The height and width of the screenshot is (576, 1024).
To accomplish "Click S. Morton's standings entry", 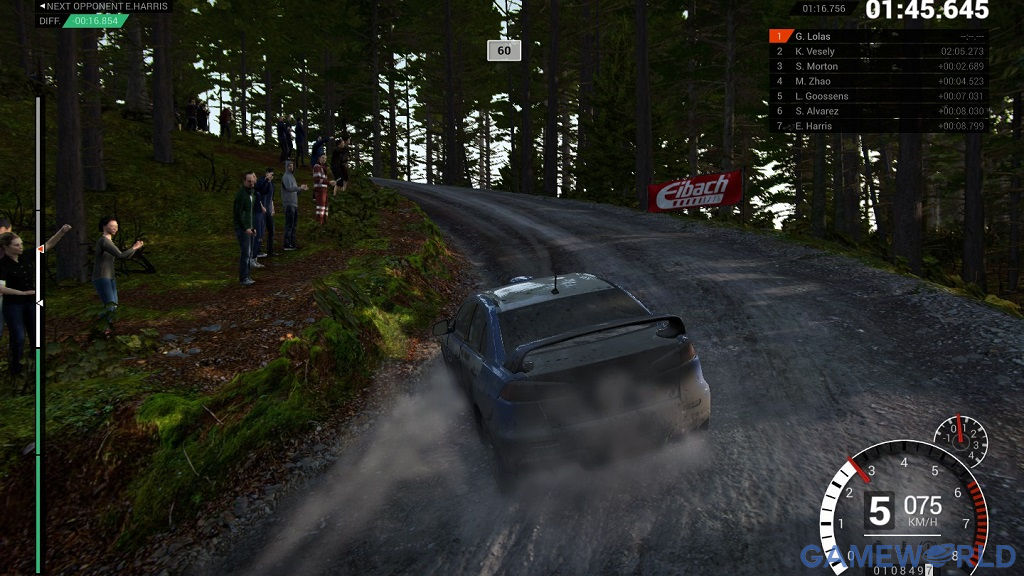I will 878,66.
